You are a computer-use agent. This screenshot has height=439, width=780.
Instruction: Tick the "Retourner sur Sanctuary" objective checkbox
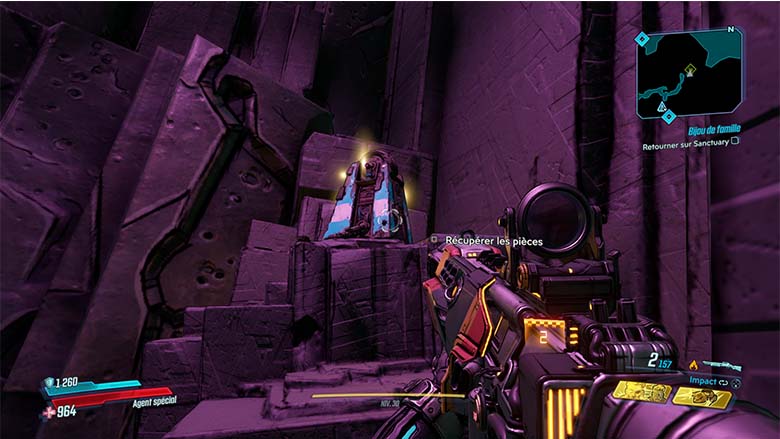coord(735,143)
